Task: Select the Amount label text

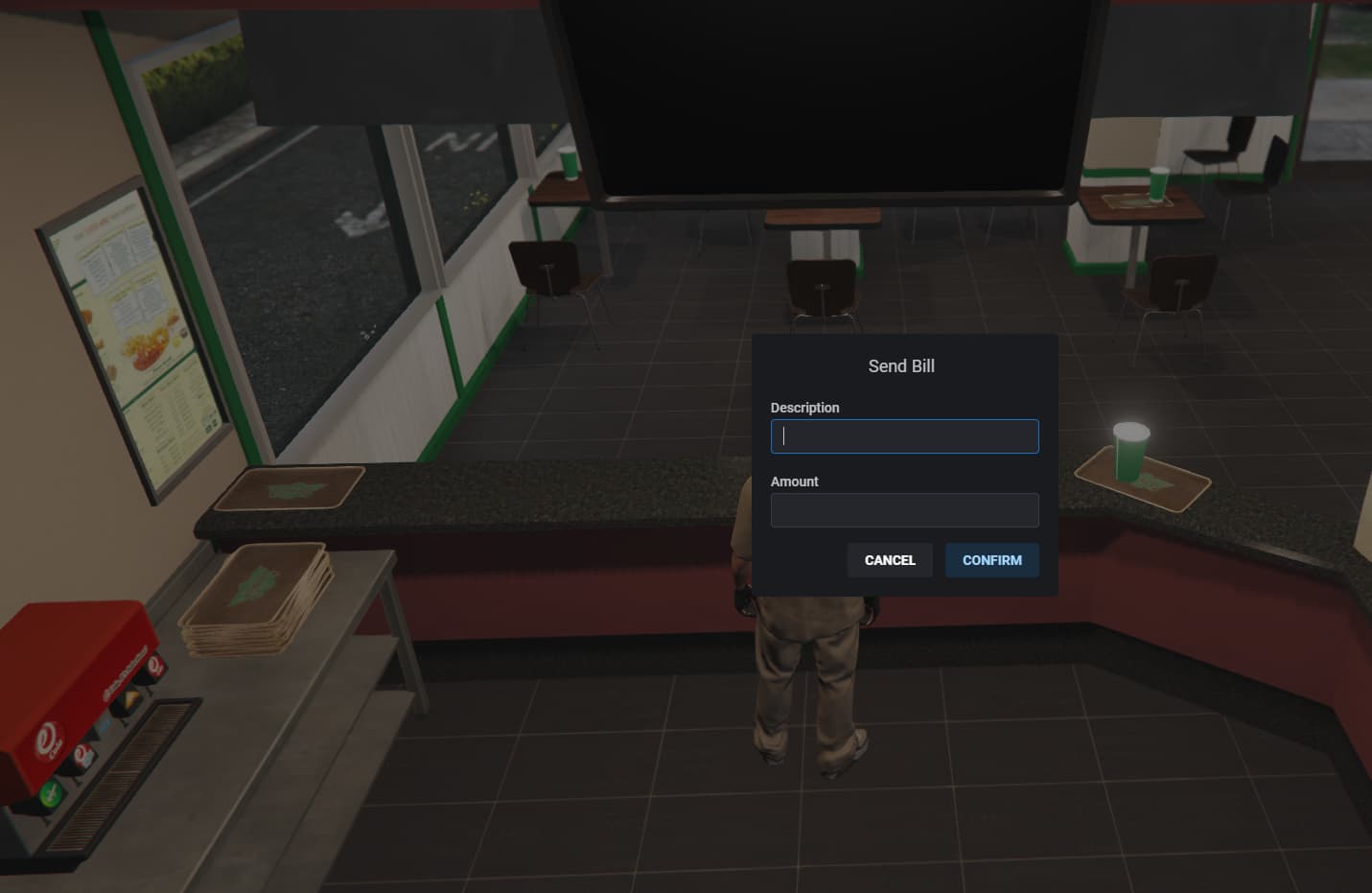Action: click(x=794, y=481)
